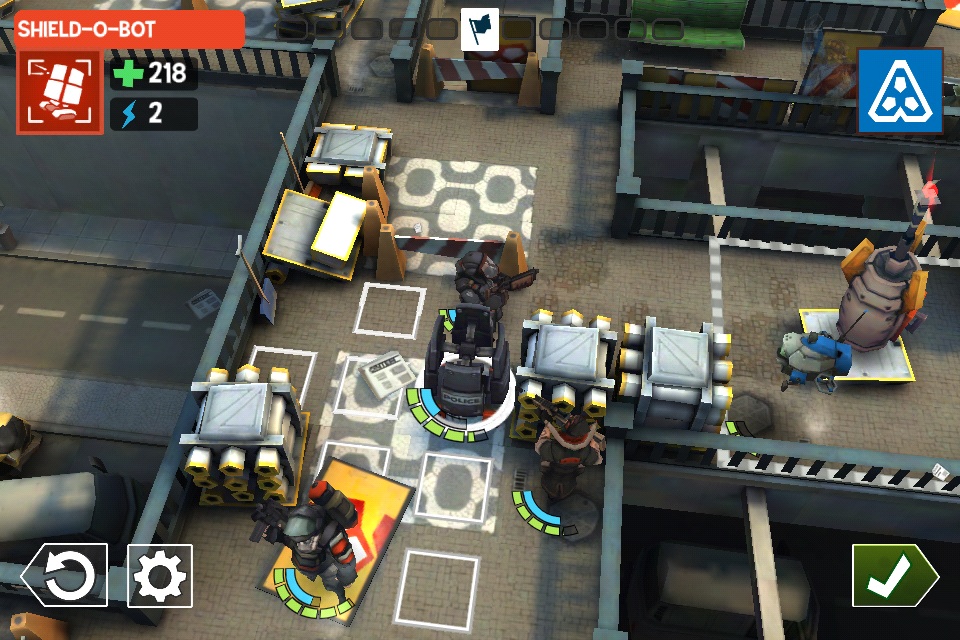
Task: Open the blue hexagon faction emblem
Action: (x=900, y=92)
